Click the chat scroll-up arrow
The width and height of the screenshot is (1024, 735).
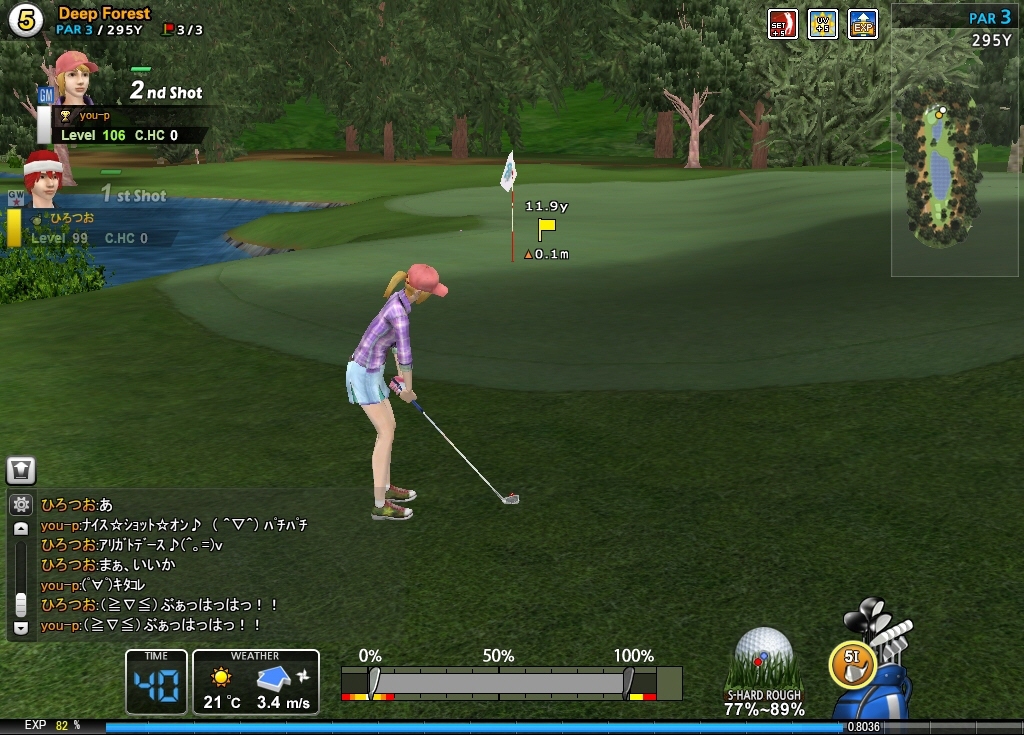pyautogui.click(x=21, y=529)
